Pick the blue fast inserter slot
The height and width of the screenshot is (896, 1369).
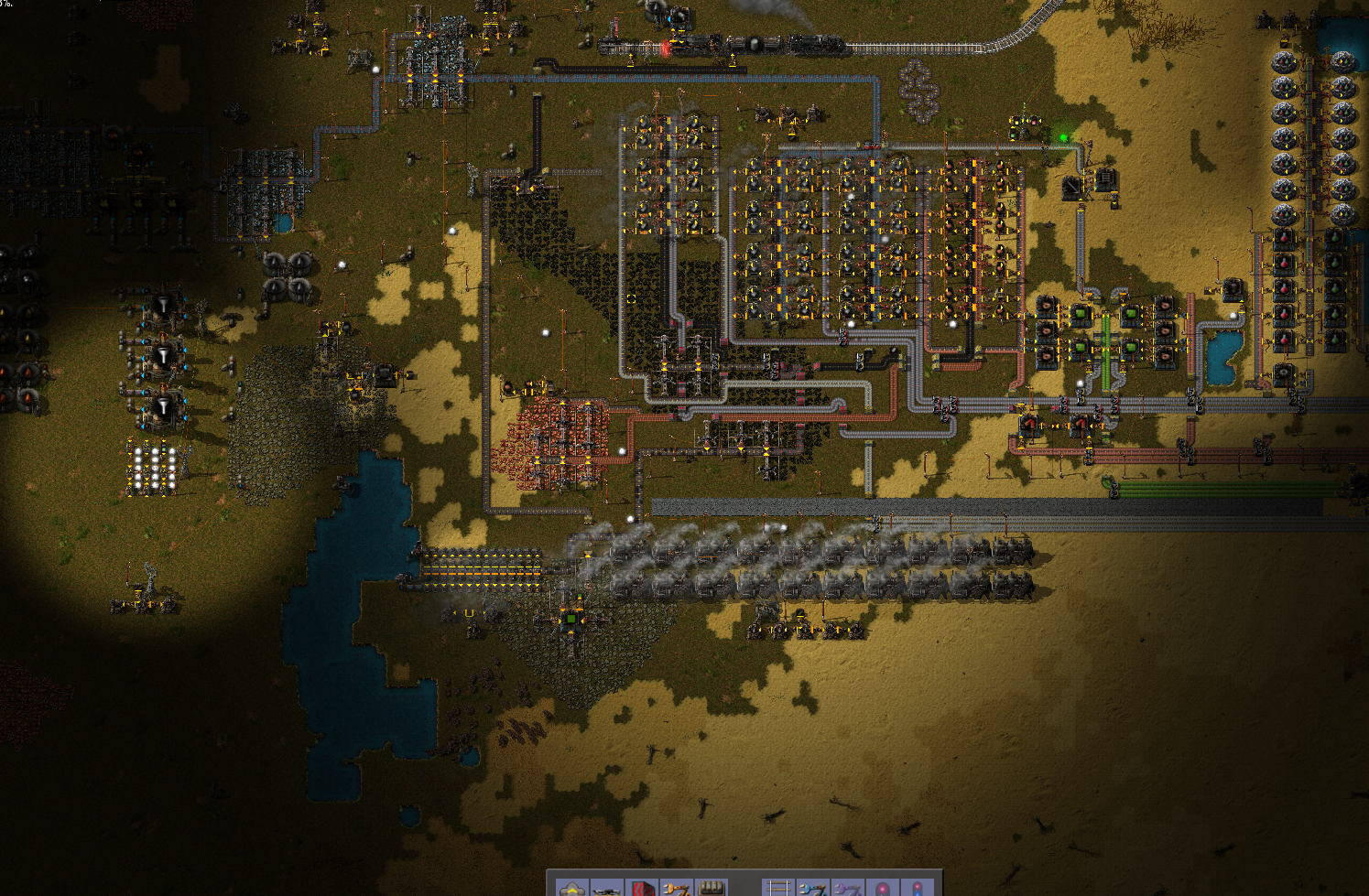tap(812, 888)
